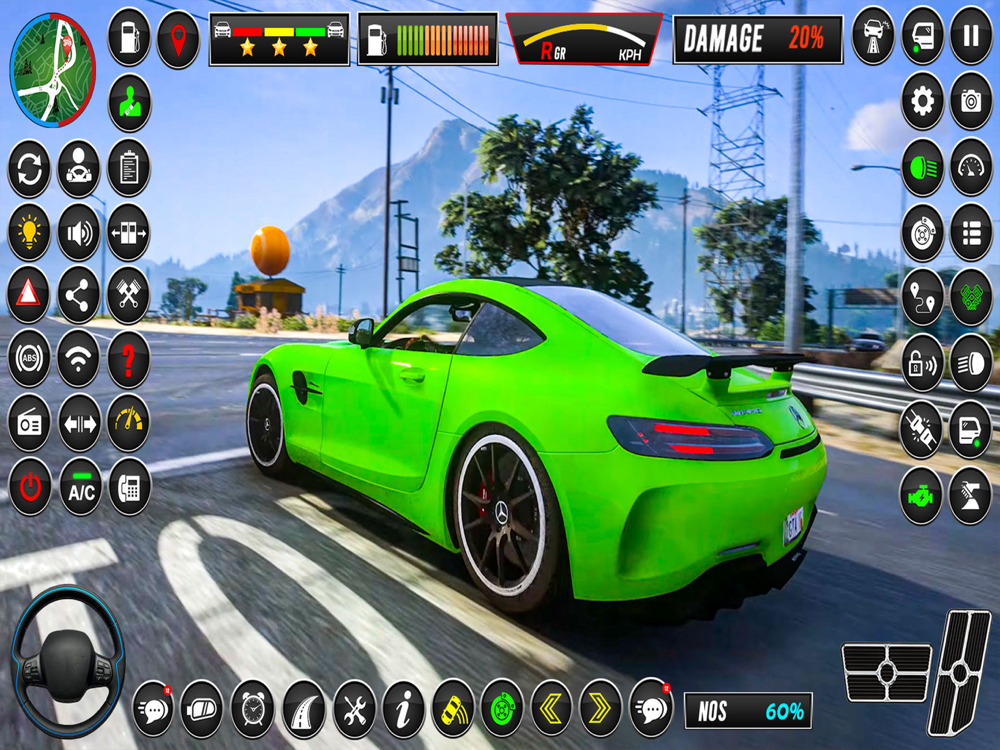The height and width of the screenshot is (750, 1000).
Task: Click the red map pin button
Action: click(x=178, y=38)
